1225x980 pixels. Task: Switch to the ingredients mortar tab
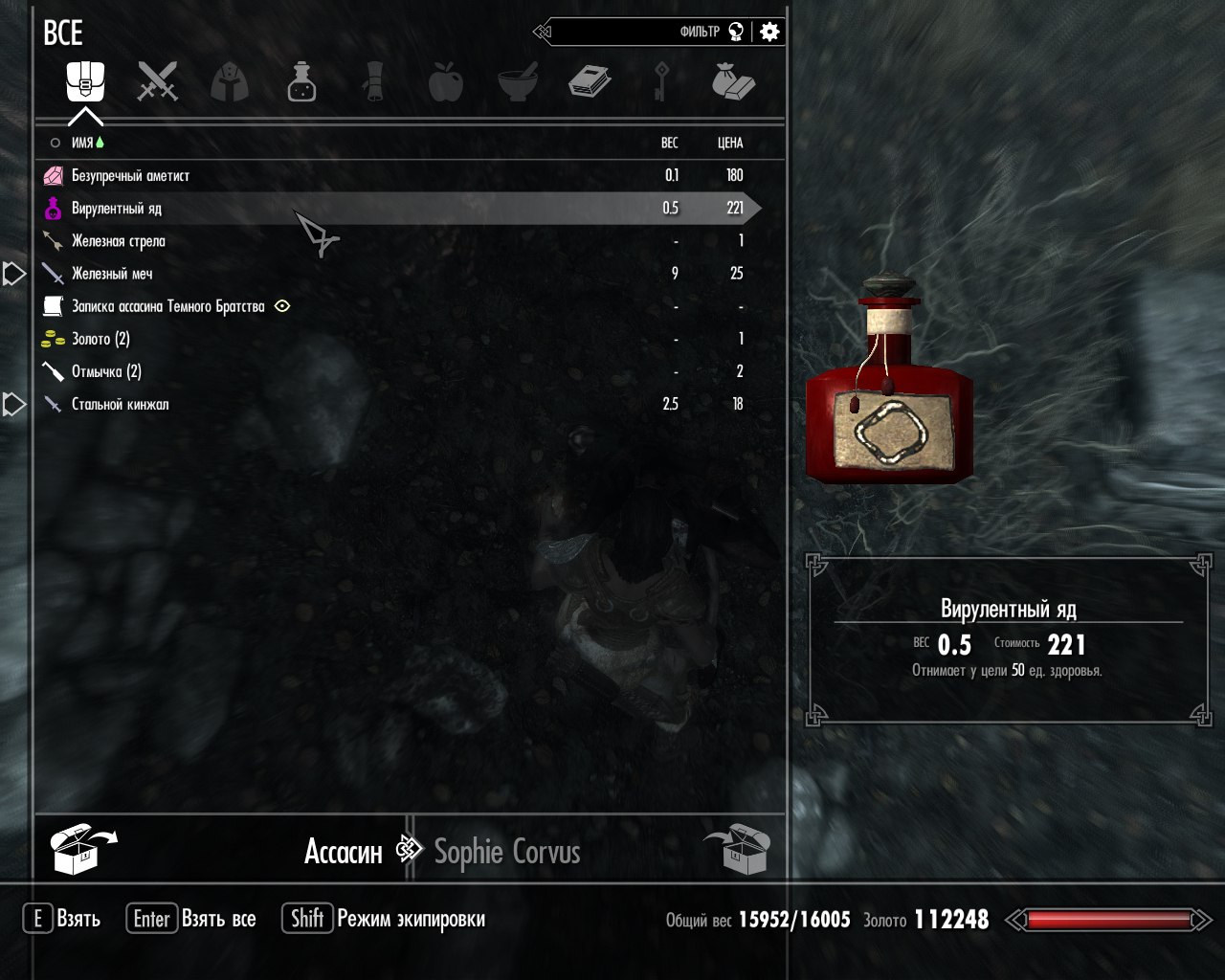[518, 81]
